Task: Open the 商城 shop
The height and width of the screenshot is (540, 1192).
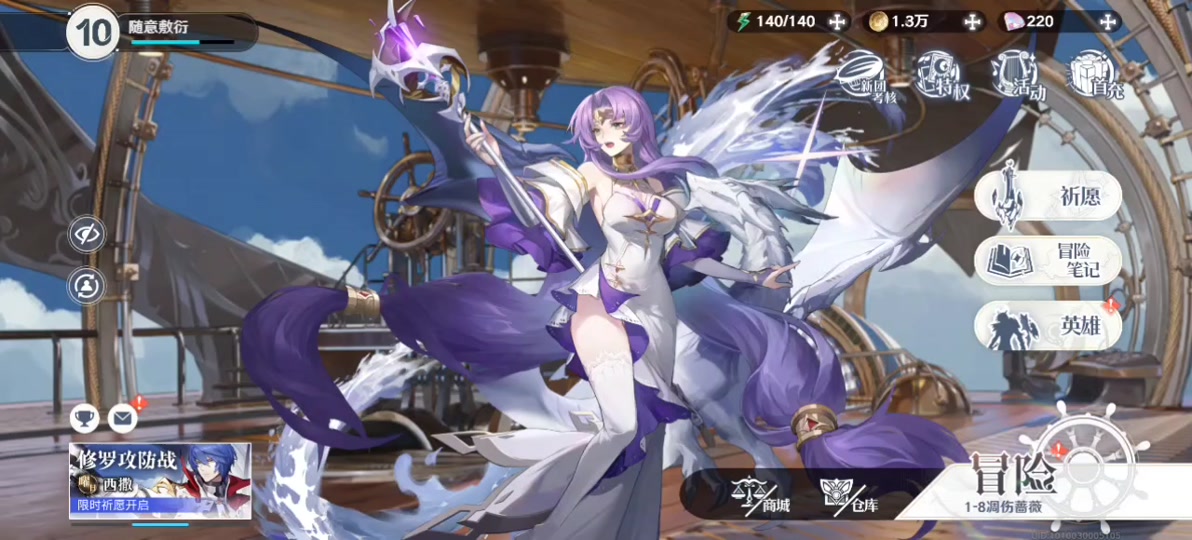Action: [762, 494]
